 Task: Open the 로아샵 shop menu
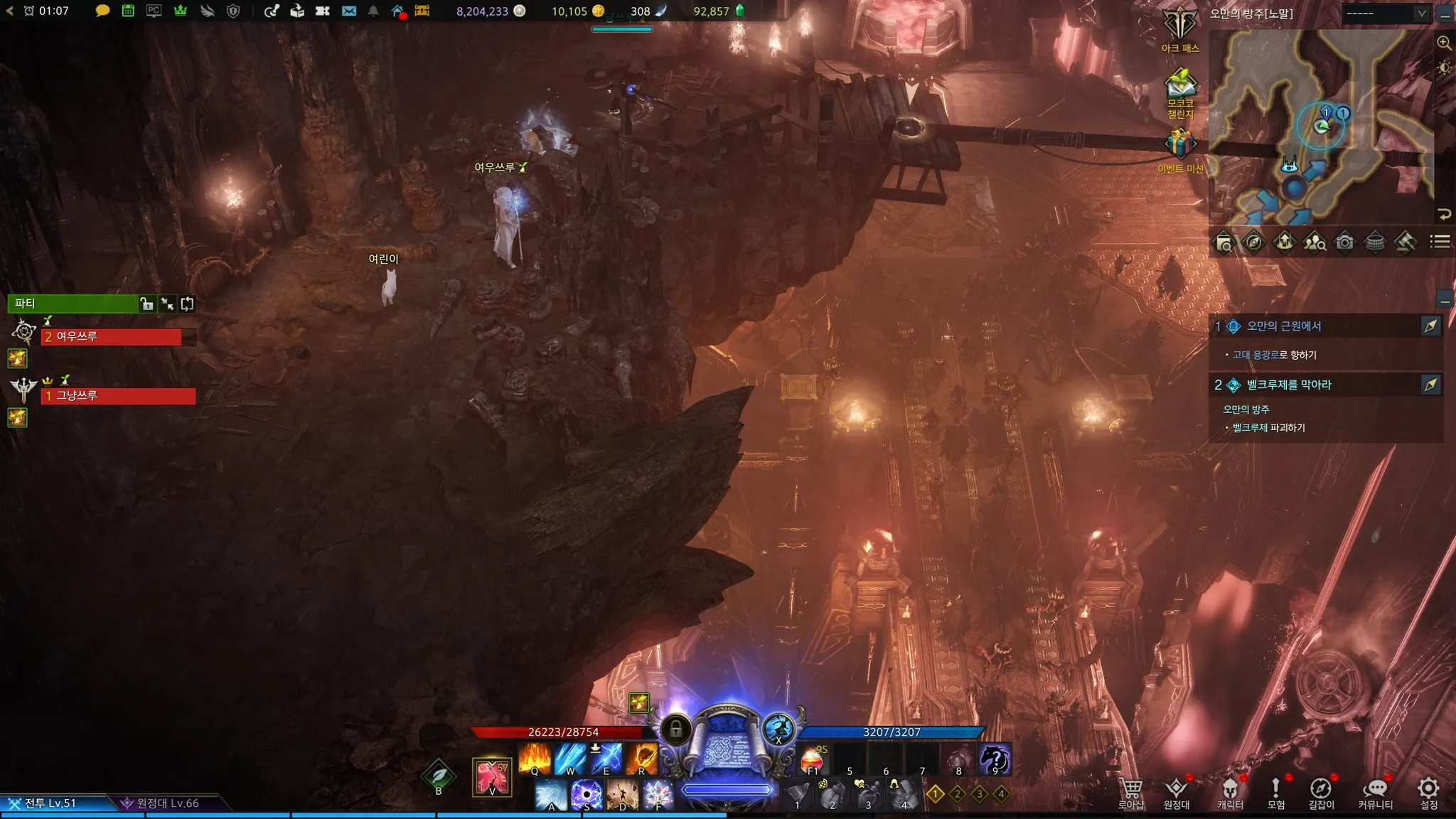[x=1131, y=792]
